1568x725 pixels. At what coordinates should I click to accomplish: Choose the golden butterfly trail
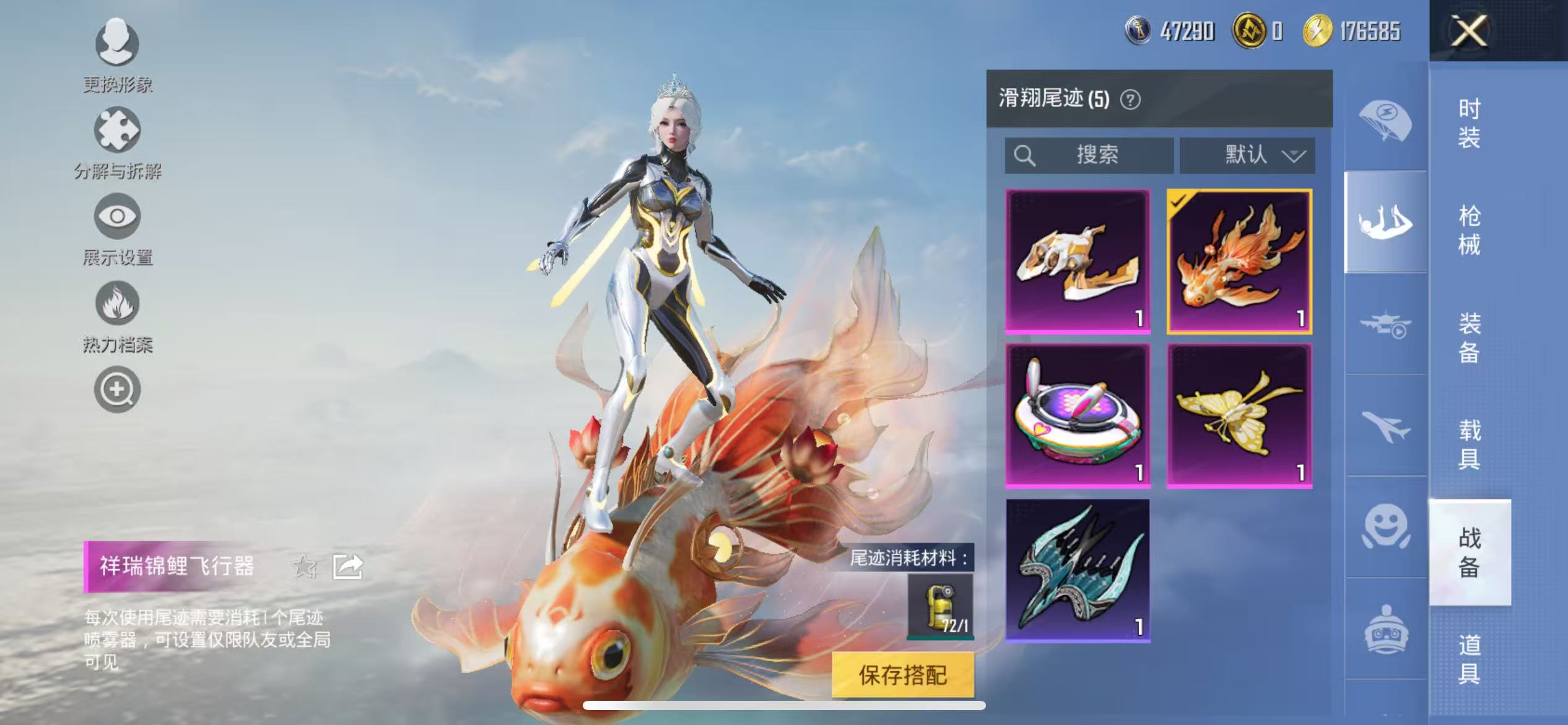[x=1239, y=416]
